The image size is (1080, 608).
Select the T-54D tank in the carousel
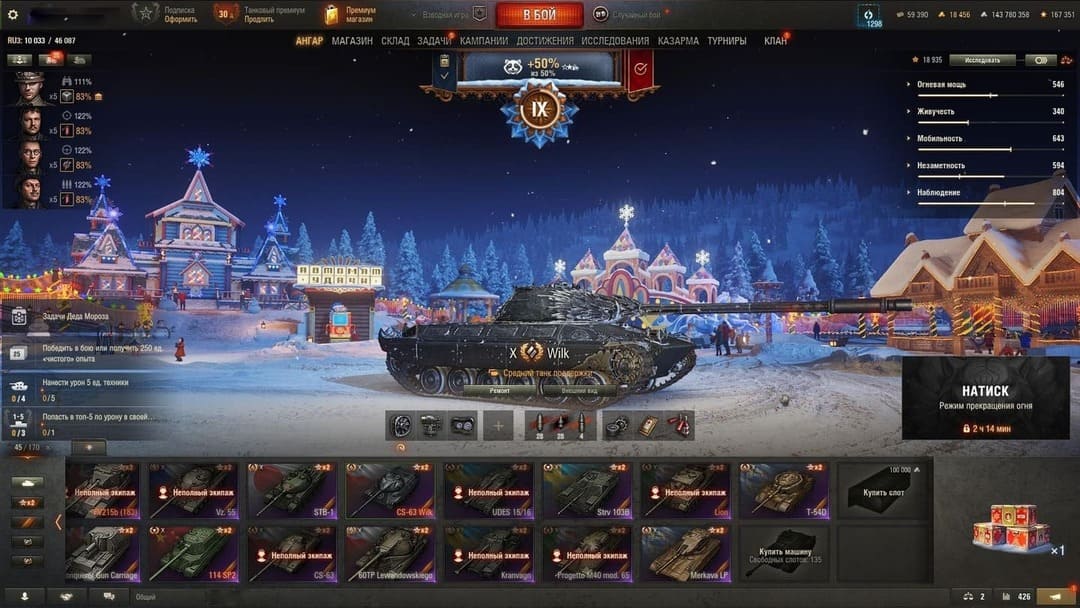click(x=783, y=490)
